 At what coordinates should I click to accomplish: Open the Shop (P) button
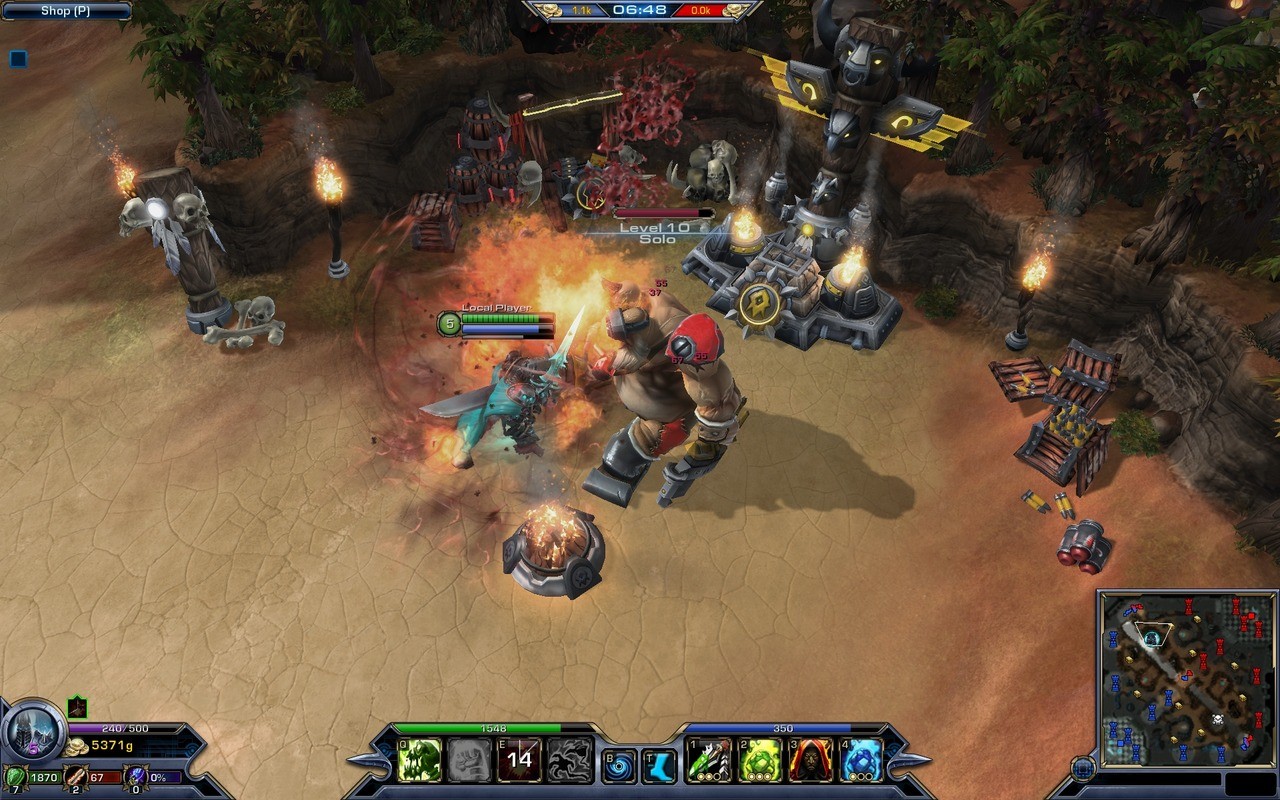[x=66, y=11]
